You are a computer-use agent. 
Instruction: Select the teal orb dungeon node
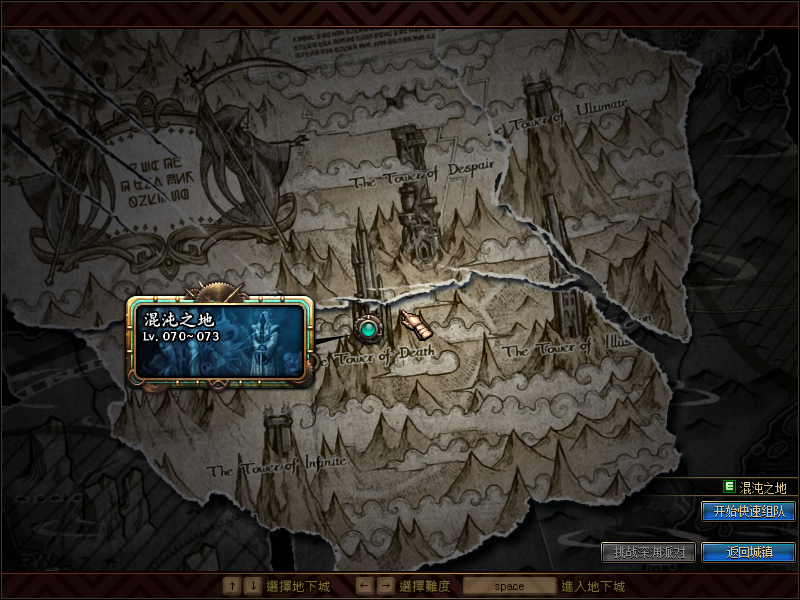coord(369,327)
